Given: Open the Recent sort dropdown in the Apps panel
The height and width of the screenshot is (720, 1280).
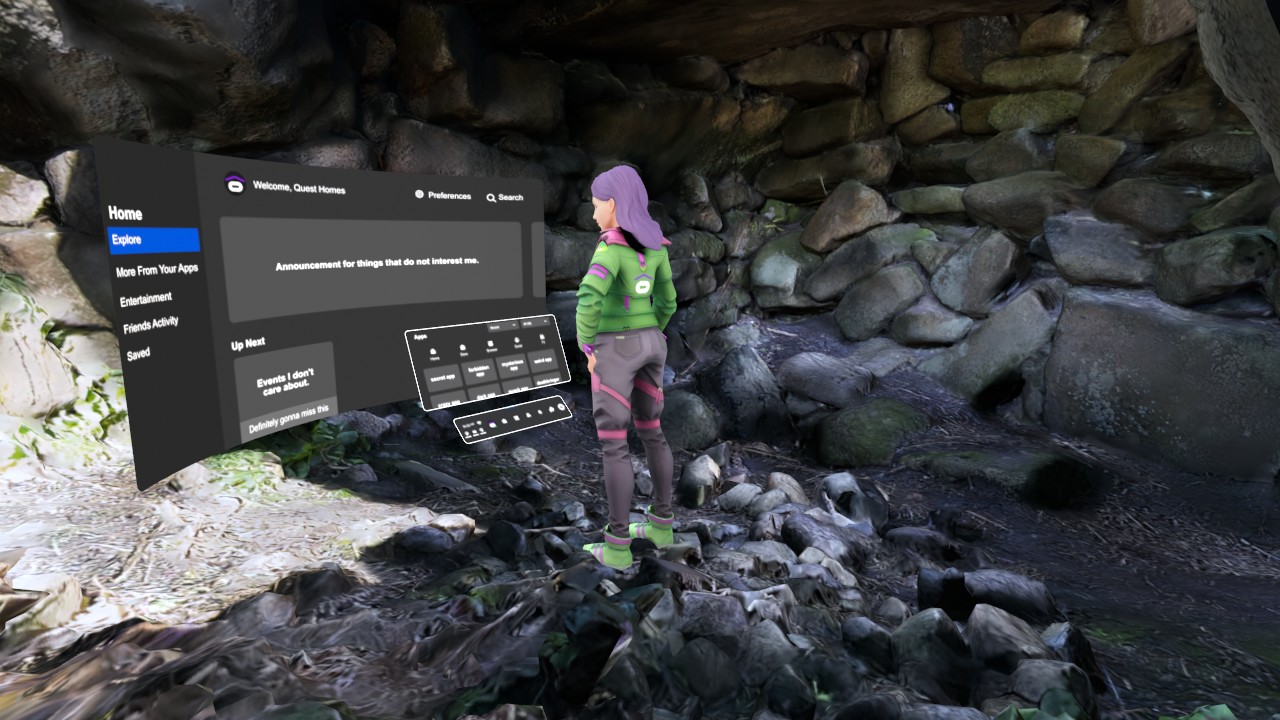Looking at the screenshot, I should (500, 327).
